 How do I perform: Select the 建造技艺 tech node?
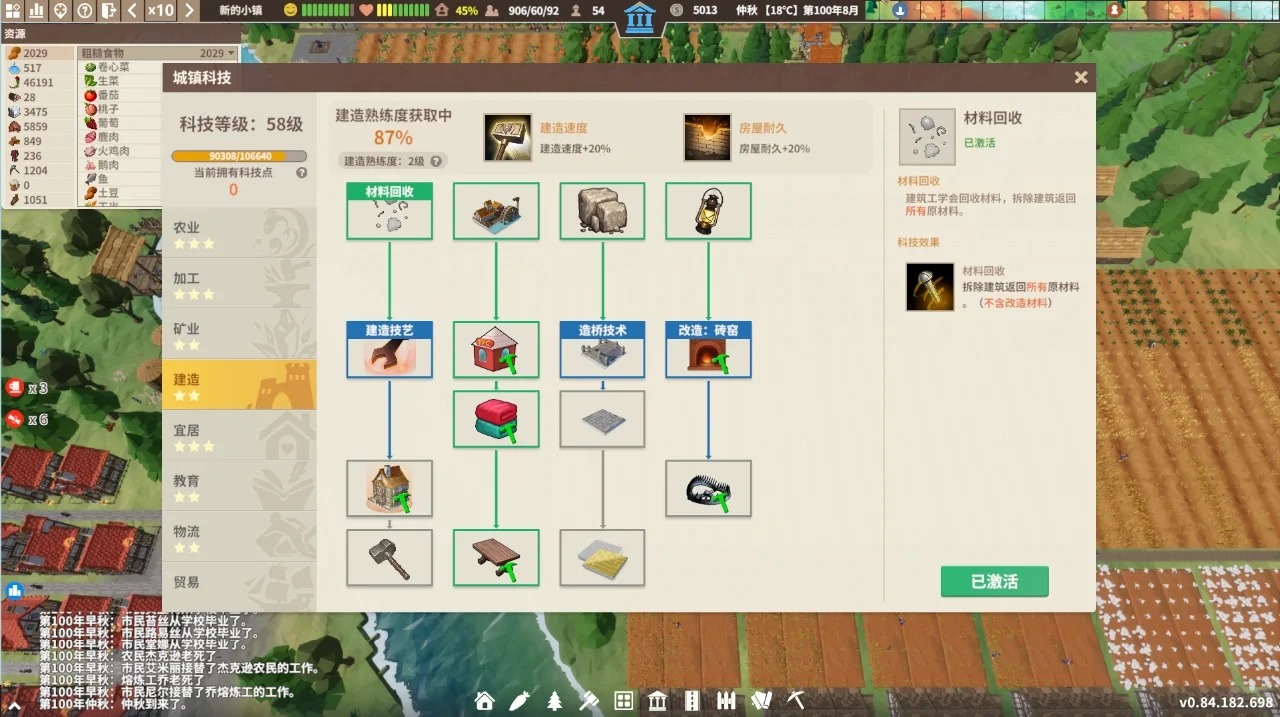(389, 349)
